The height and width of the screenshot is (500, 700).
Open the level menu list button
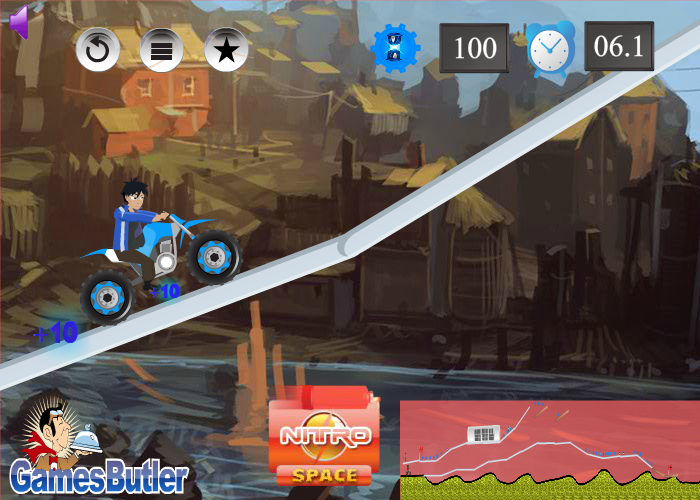click(161, 49)
